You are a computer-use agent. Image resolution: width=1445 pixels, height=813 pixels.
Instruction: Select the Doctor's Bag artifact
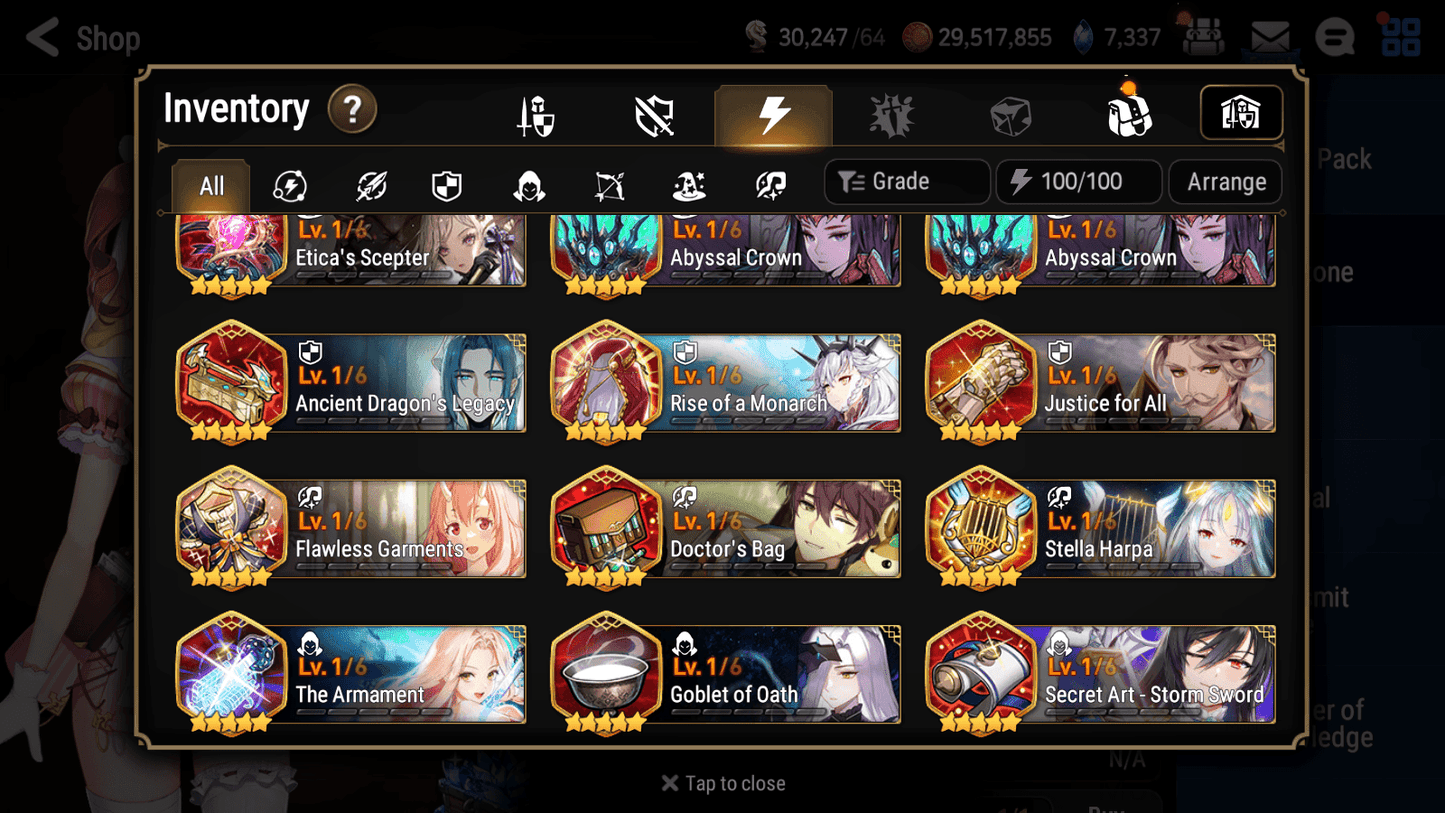[x=725, y=529]
